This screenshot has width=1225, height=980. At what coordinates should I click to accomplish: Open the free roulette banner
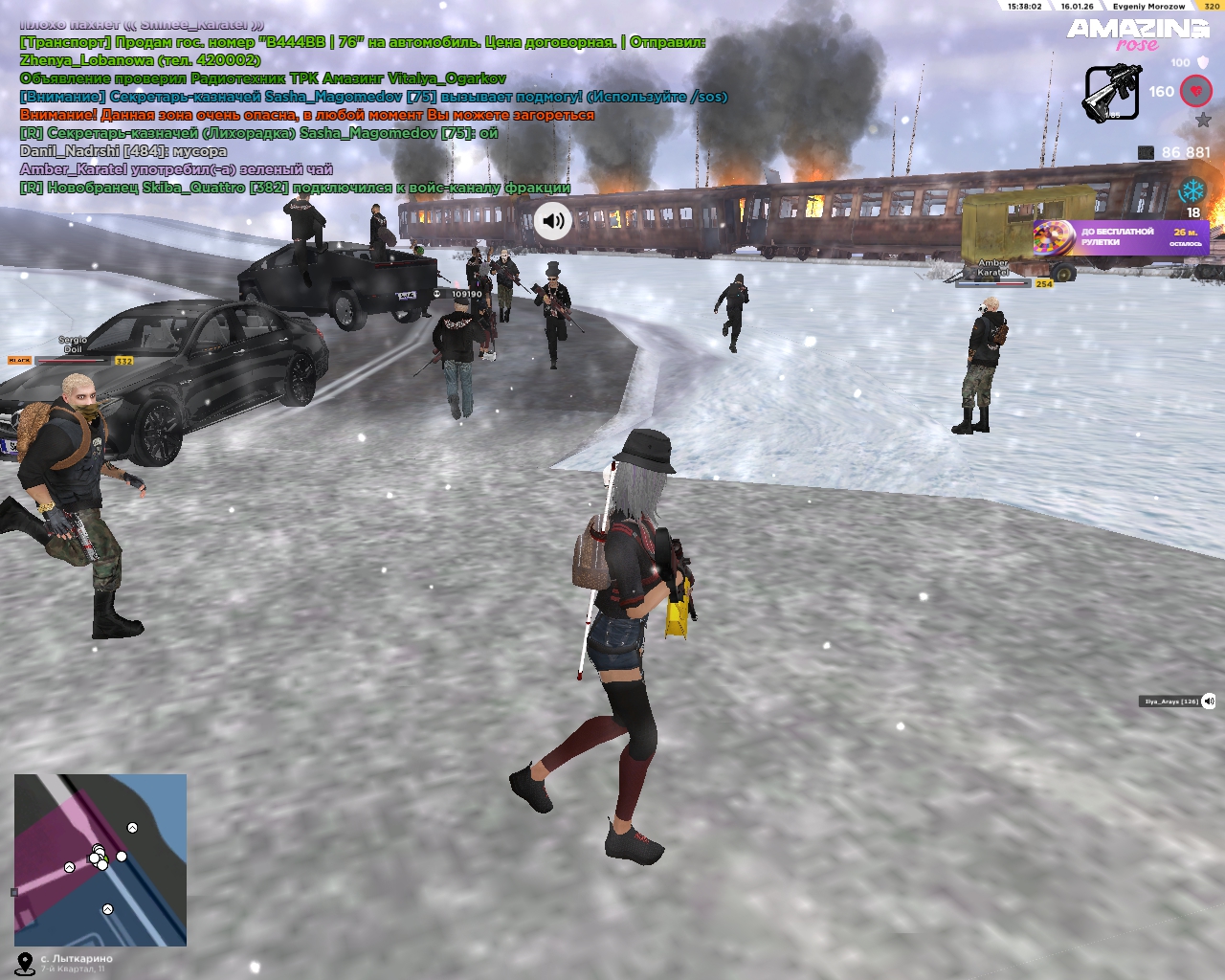1120,236
